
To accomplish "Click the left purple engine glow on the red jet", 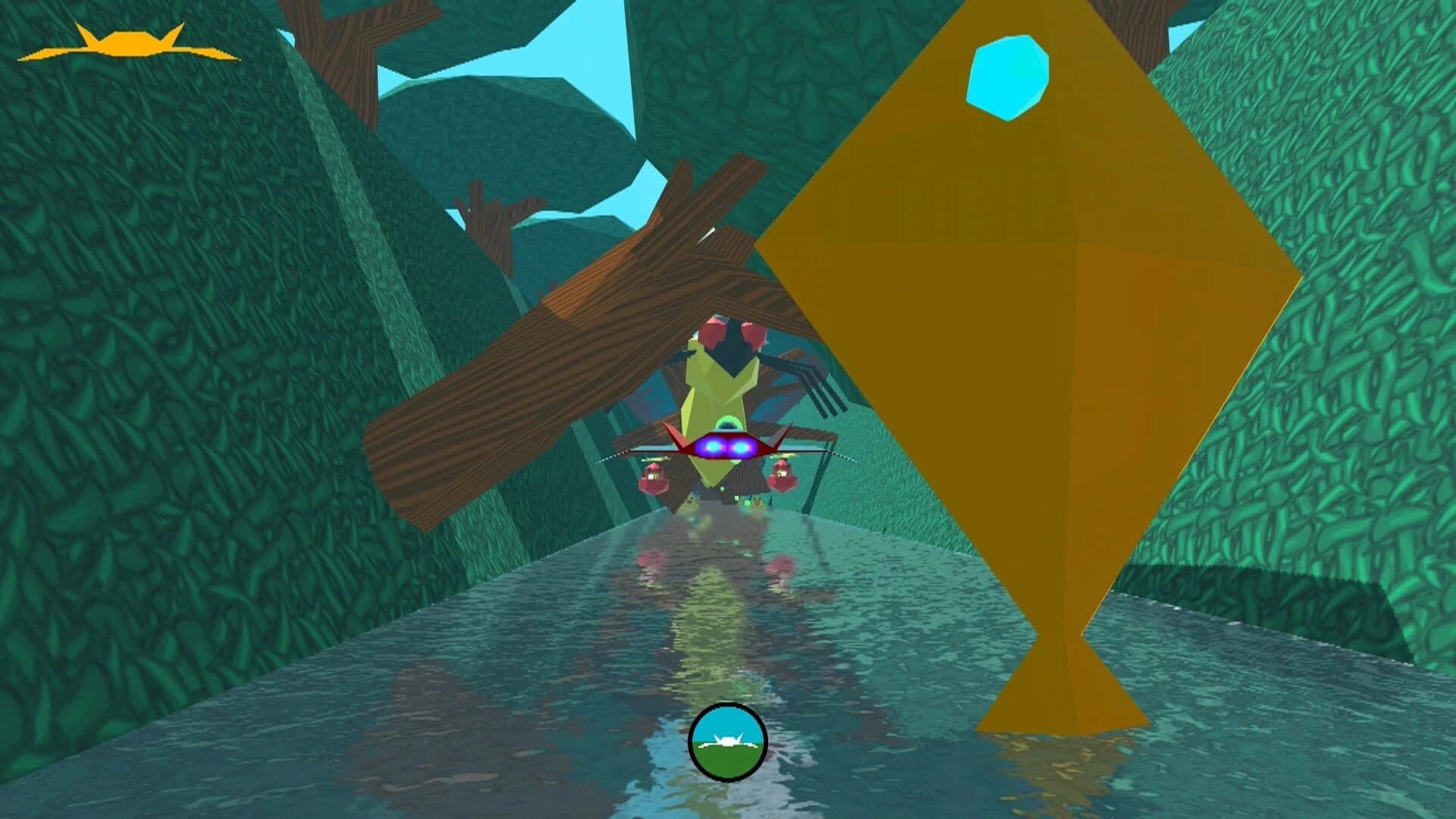I will pos(713,446).
